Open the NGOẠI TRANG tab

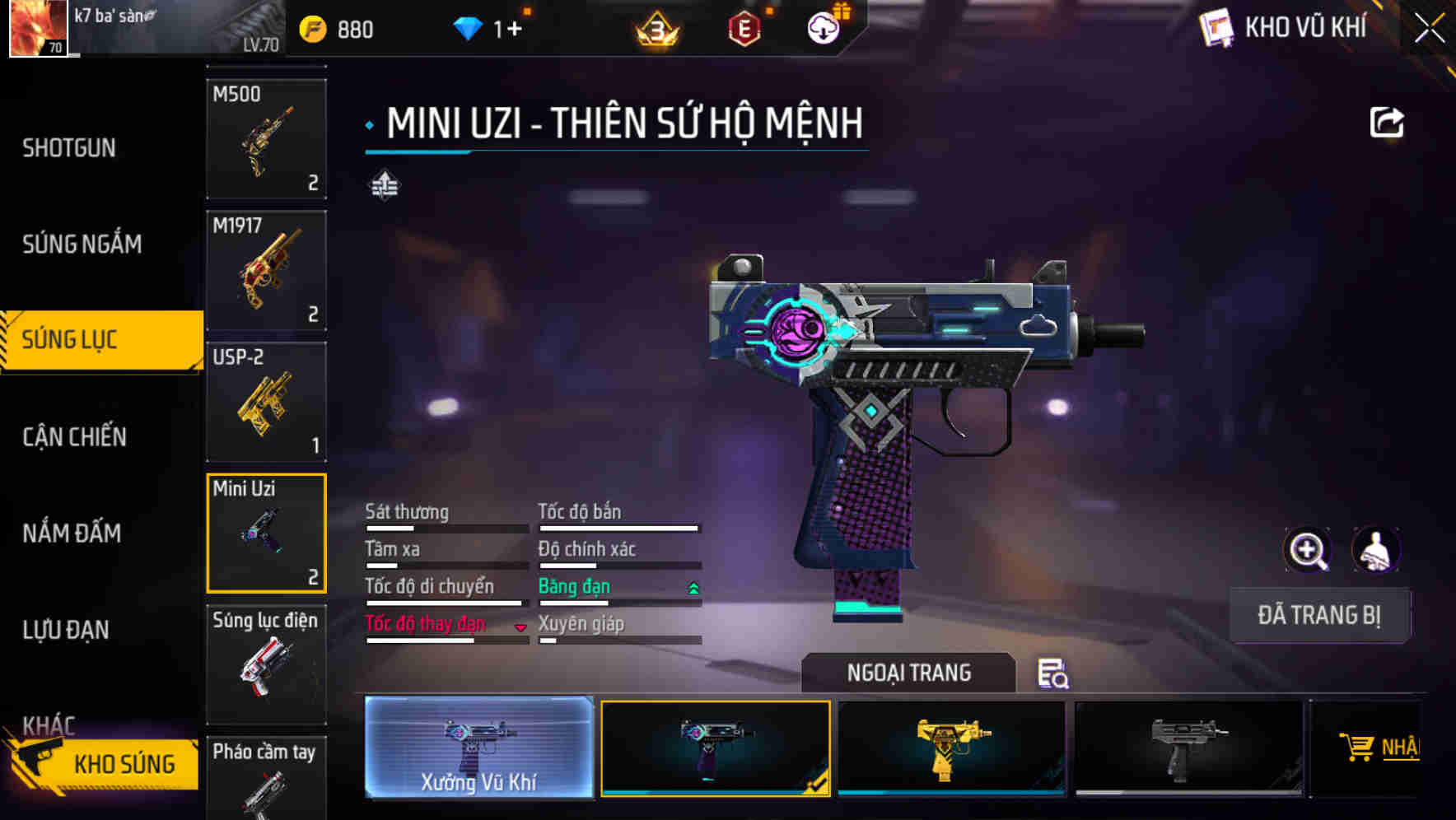[909, 673]
